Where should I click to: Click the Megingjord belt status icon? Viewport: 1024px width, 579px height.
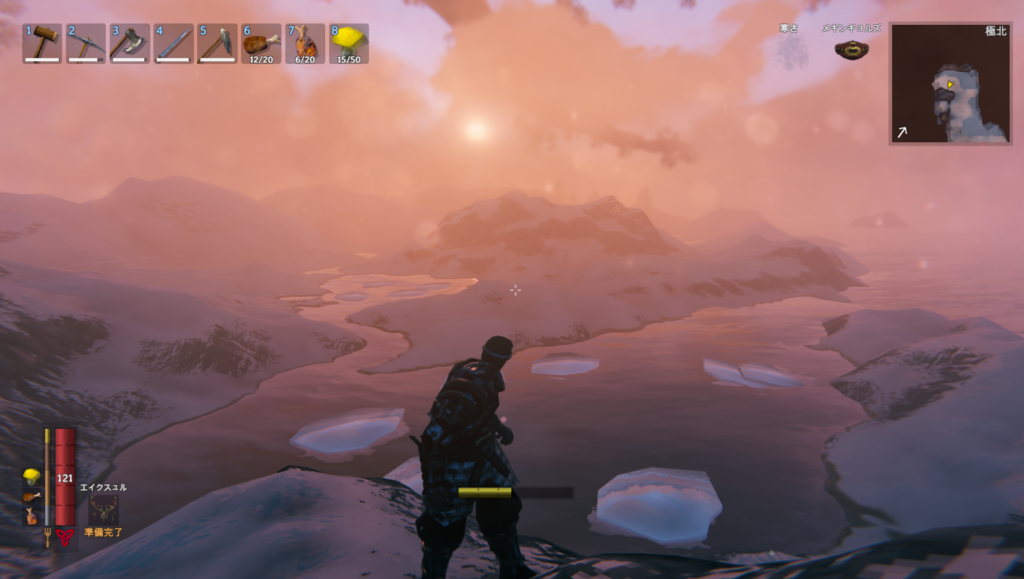tap(852, 48)
